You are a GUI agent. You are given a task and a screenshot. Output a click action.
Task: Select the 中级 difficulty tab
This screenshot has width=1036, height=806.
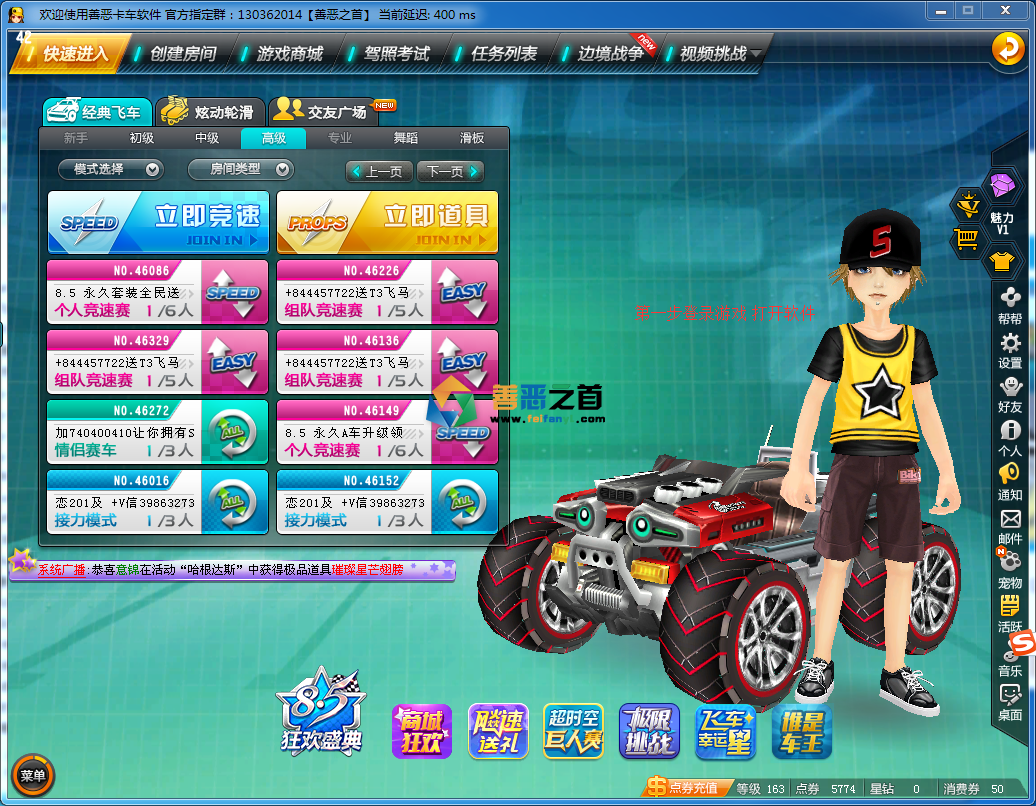[x=207, y=139]
